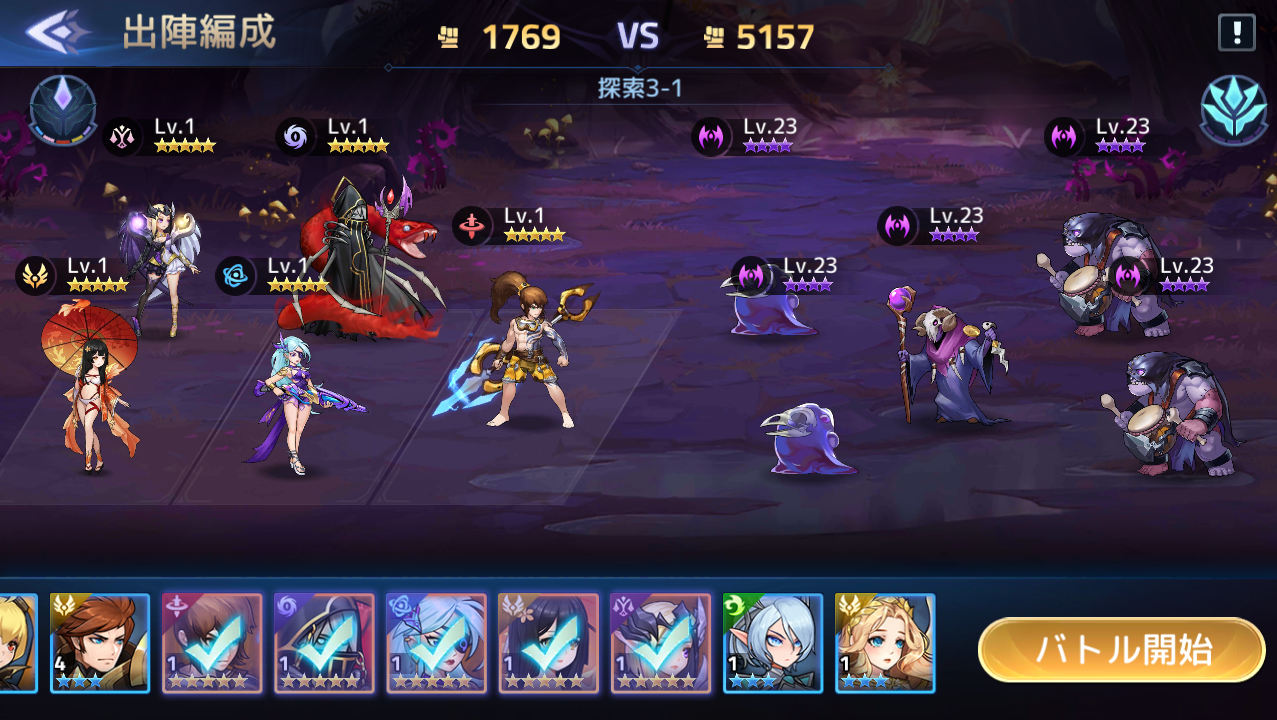The height and width of the screenshot is (720, 1277).
Task: Deselect the horned silver-haired heroine portrait
Action: click(x=660, y=643)
